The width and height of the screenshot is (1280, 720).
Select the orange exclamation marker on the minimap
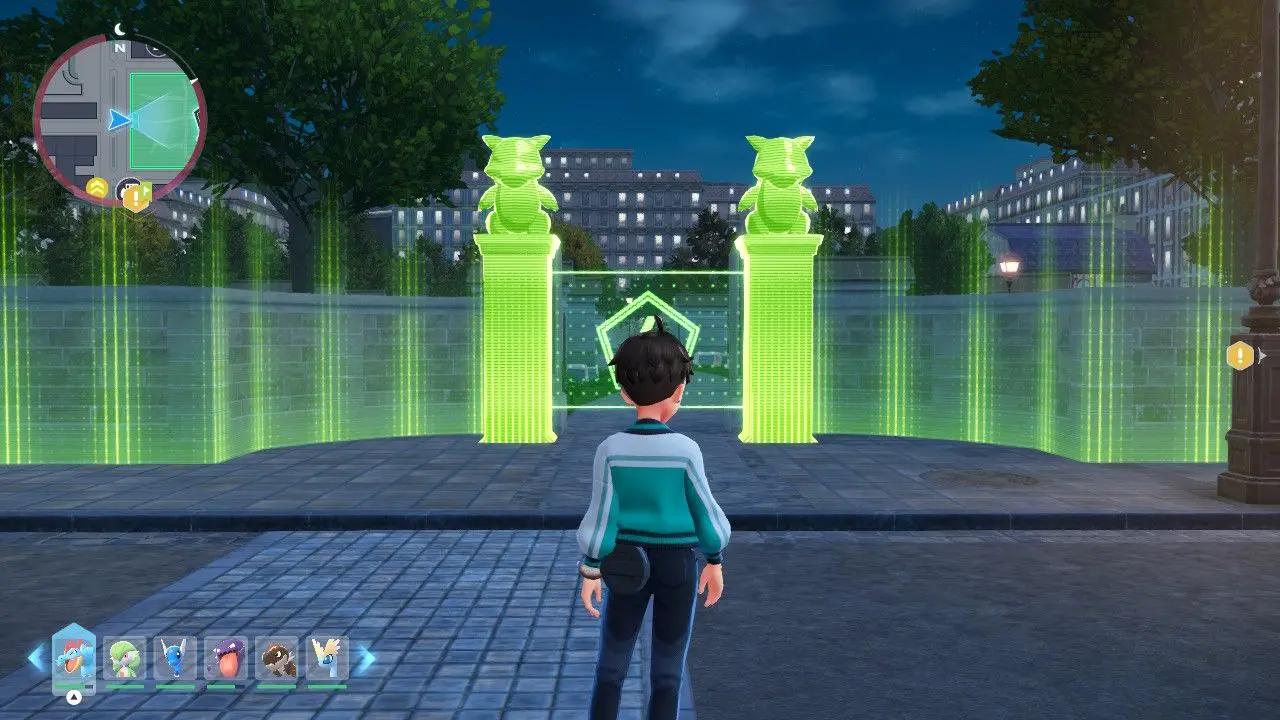click(x=135, y=197)
